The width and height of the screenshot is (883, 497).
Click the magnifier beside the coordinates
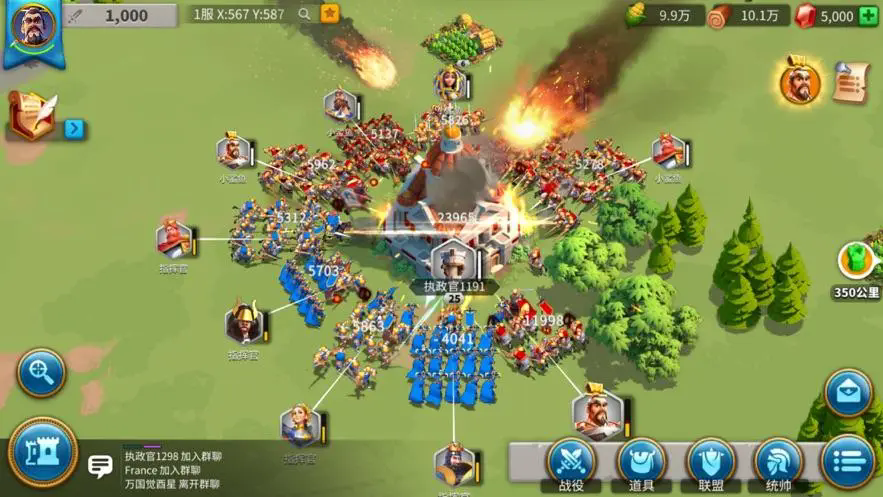[x=304, y=15]
